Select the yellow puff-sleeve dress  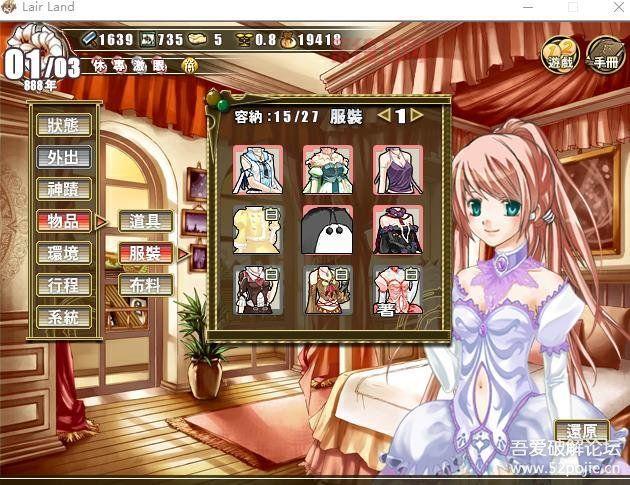257,229
